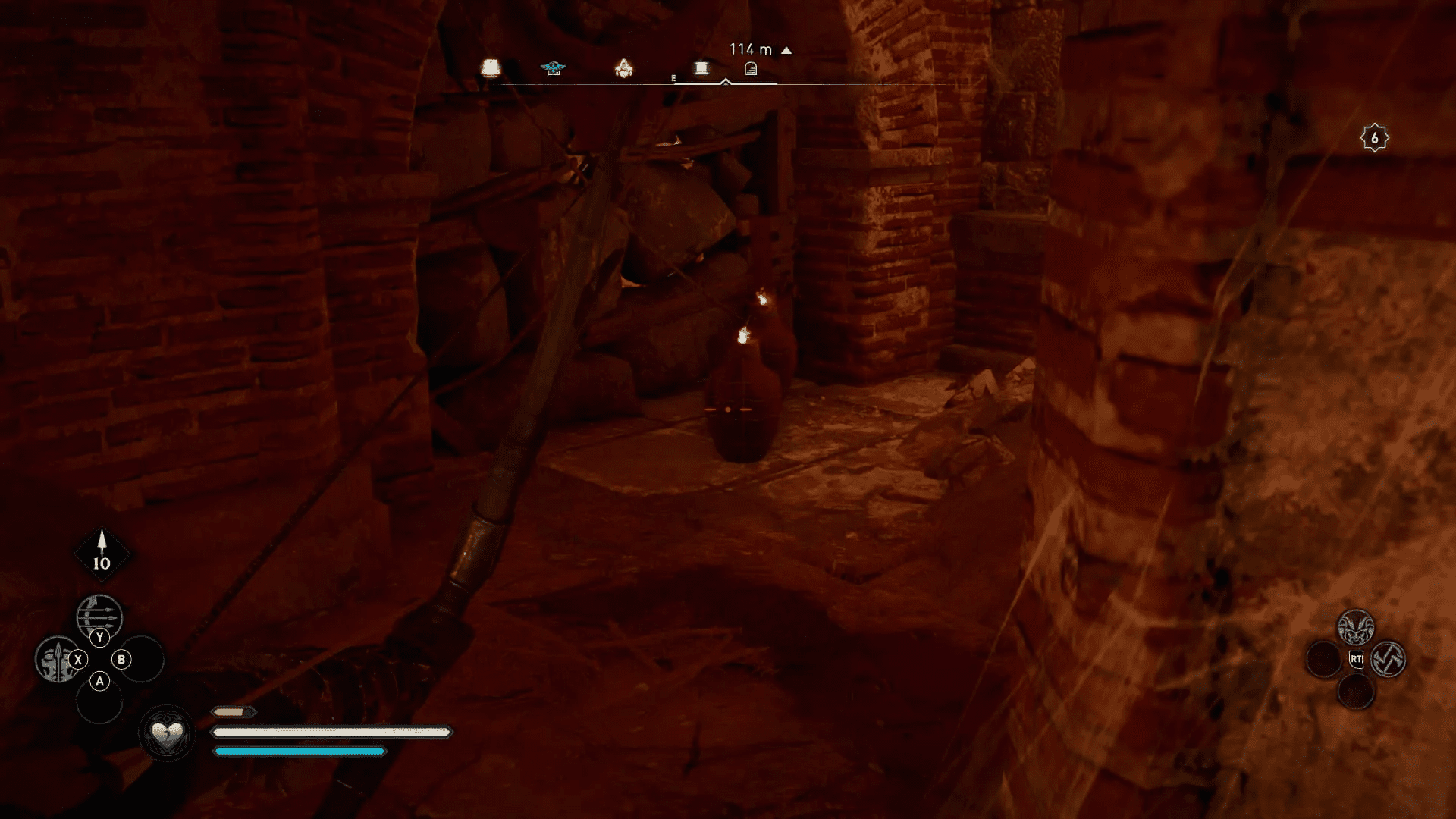The height and width of the screenshot is (819, 1456).
Task: Select the B button on the weapon pad
Action: (x=121, y=660)
